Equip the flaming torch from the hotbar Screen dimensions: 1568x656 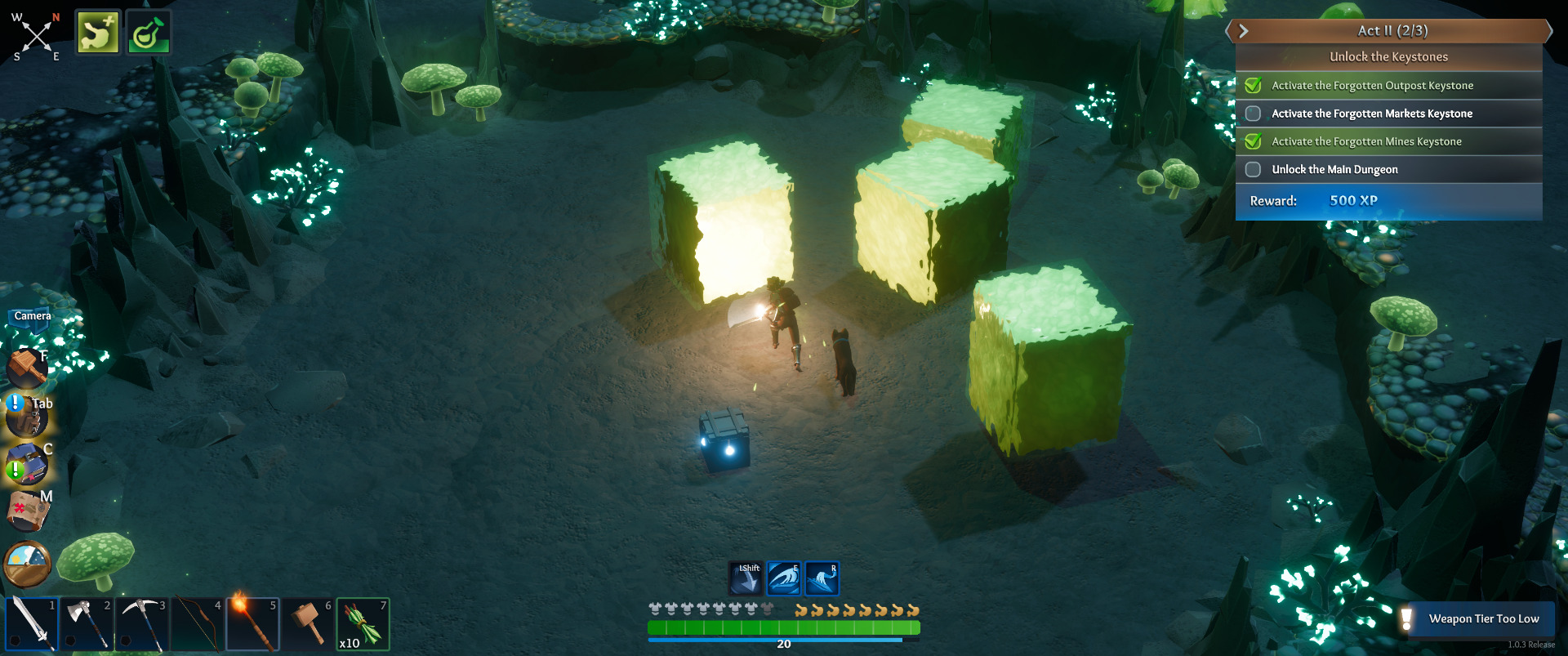tap(252, 624)
